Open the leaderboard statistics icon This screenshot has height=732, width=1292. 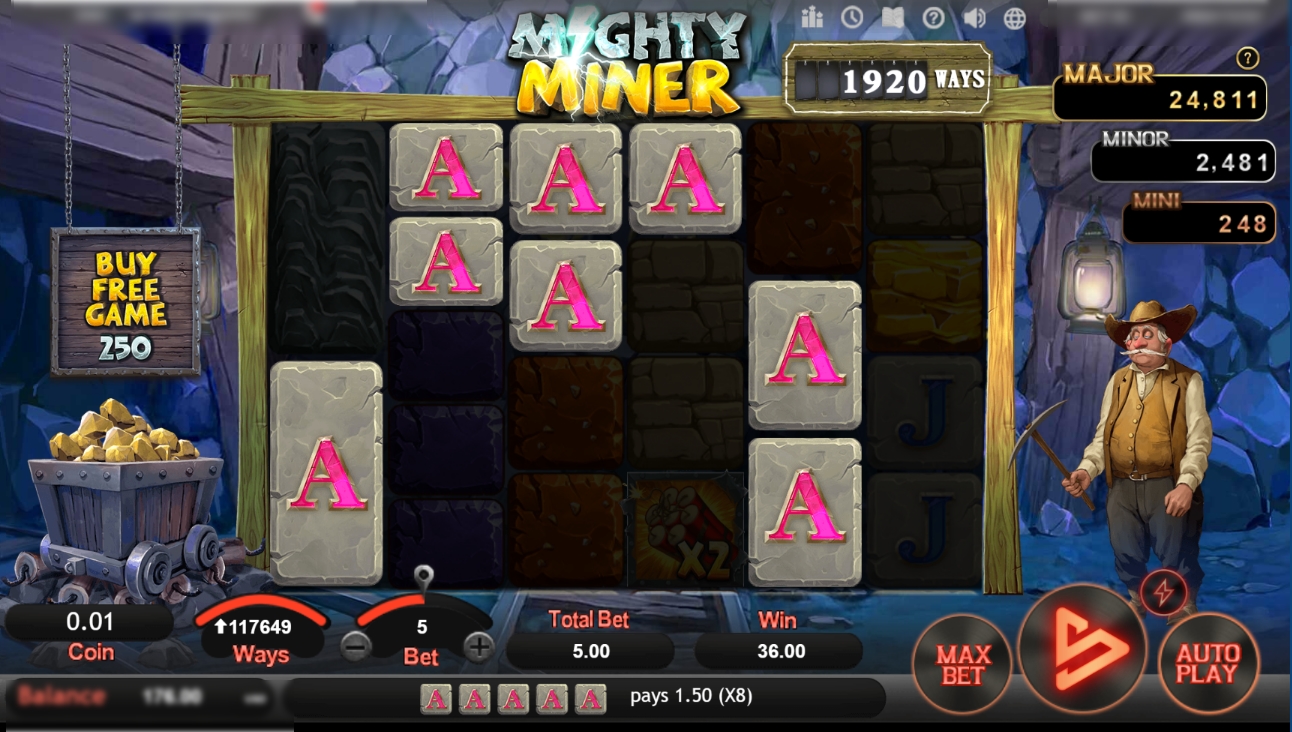814,17
